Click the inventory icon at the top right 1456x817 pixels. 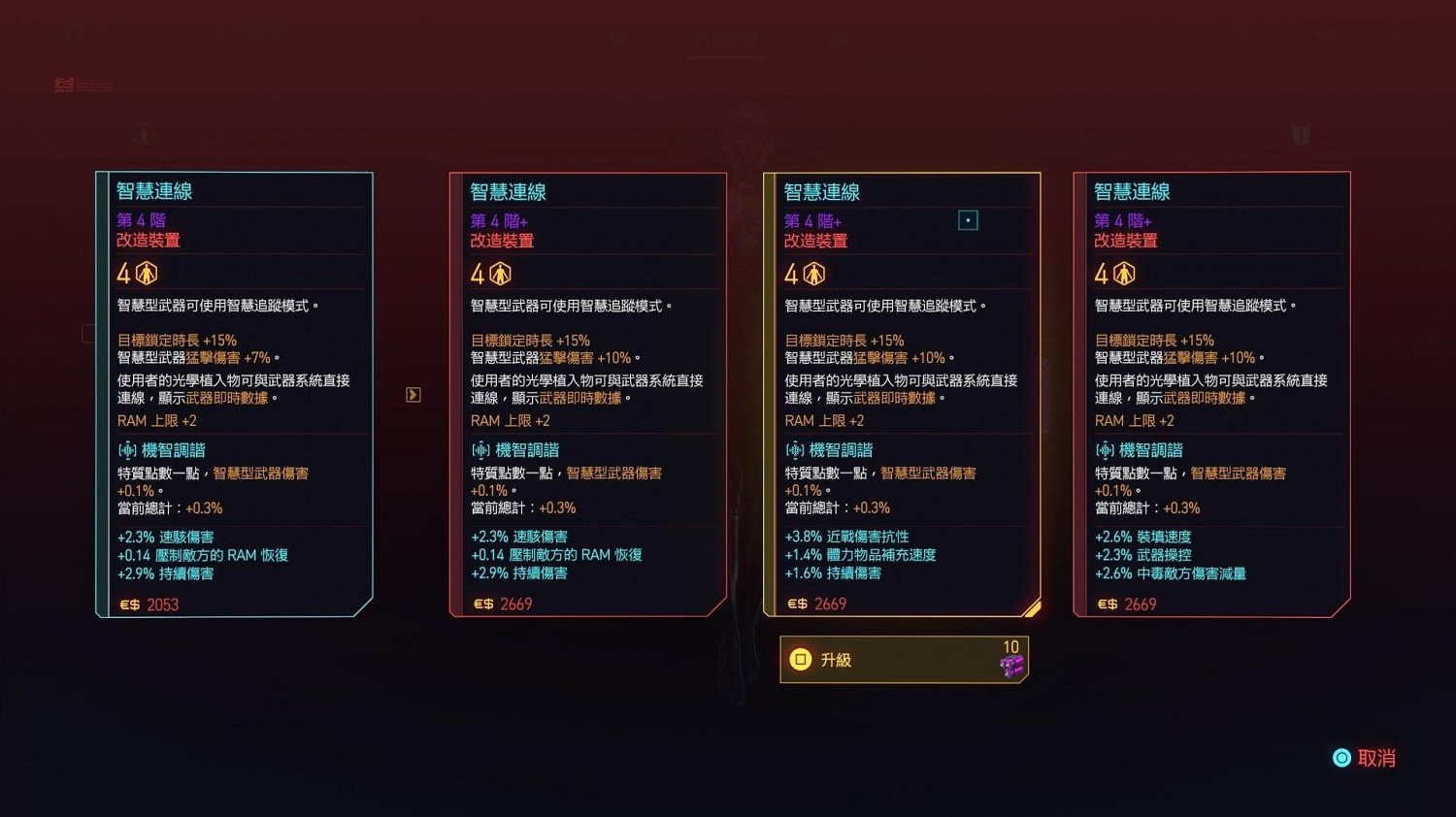pos(1302,134)
